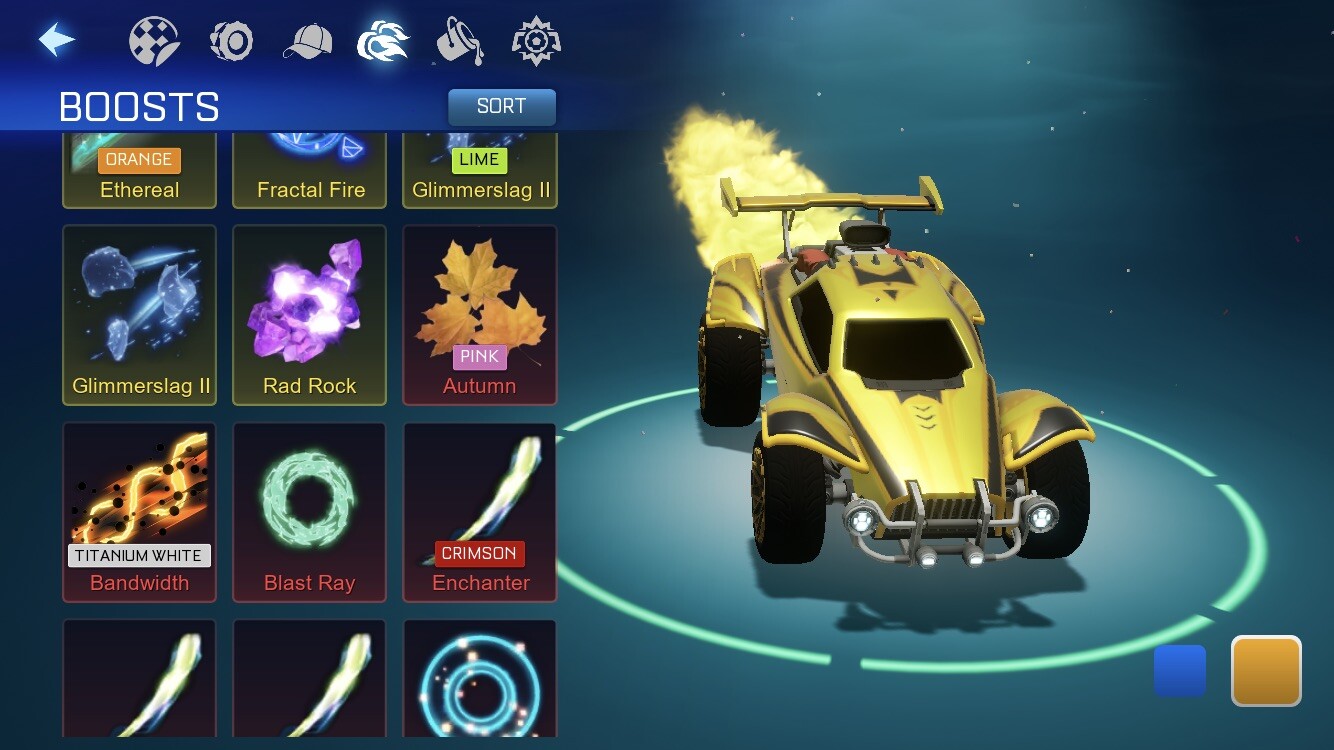
Task: Select the boosts flame tab
Action: (383, 42)
